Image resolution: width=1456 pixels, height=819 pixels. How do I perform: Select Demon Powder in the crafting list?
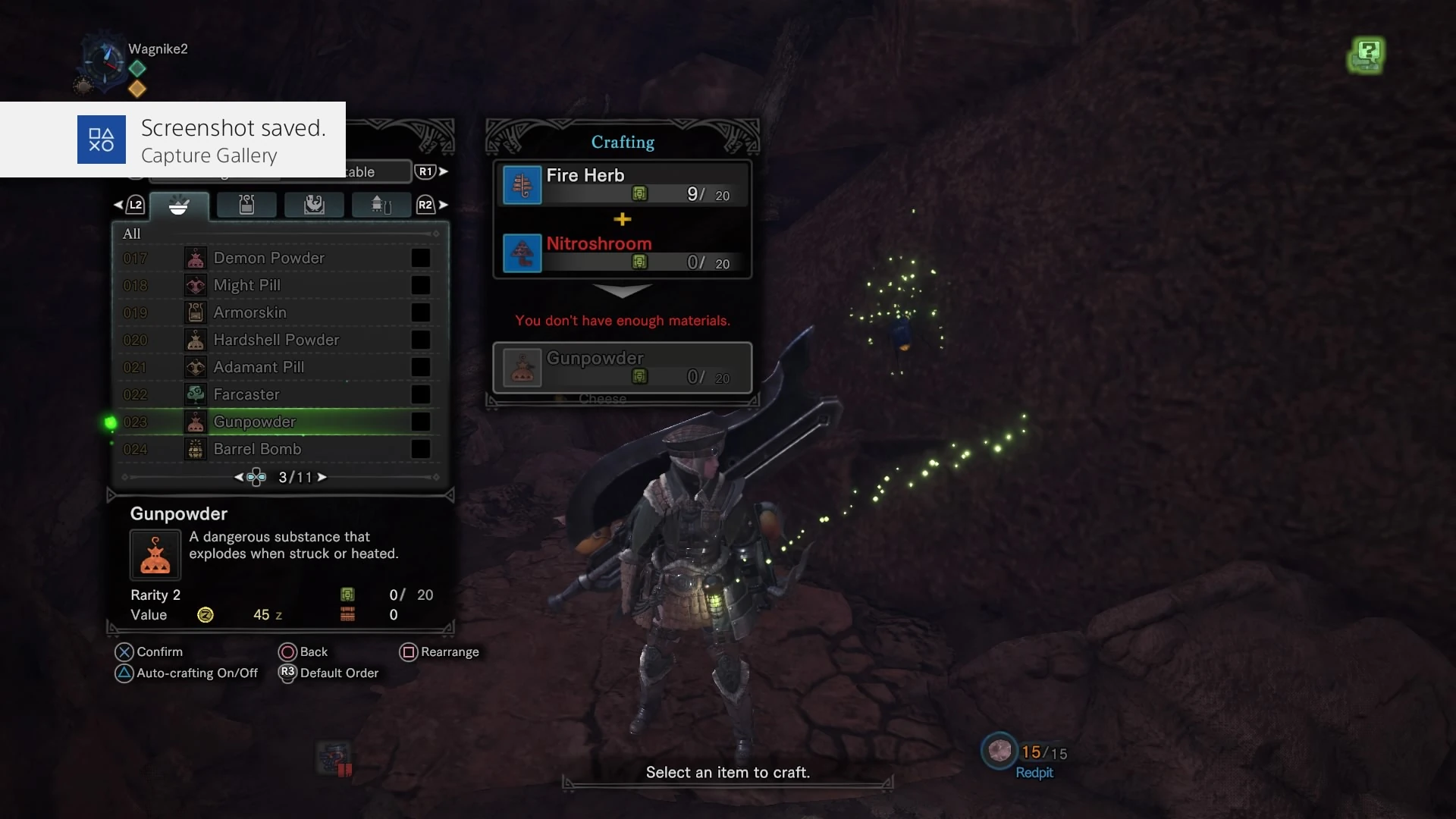tap(269, 258)
